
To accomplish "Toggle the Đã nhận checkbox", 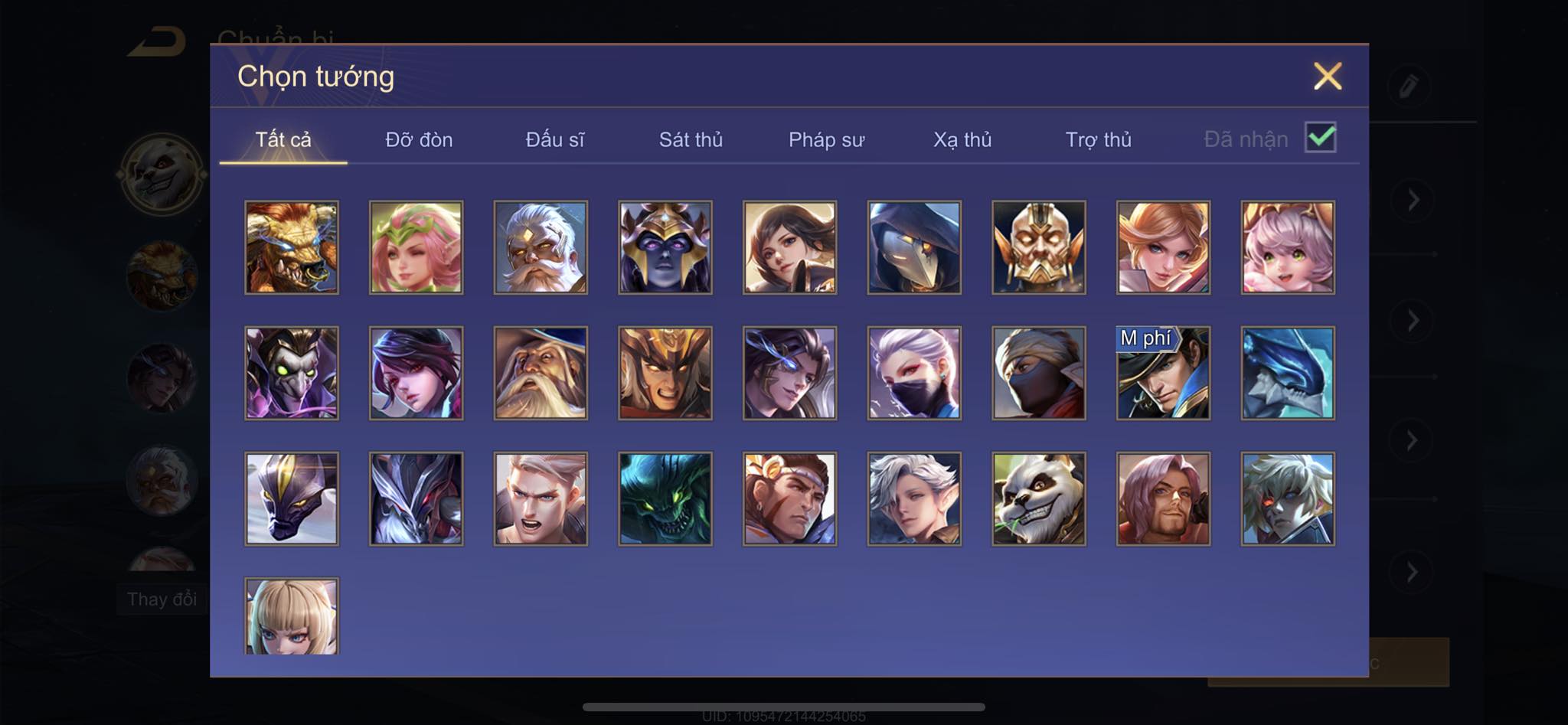I will [1320, 138].
